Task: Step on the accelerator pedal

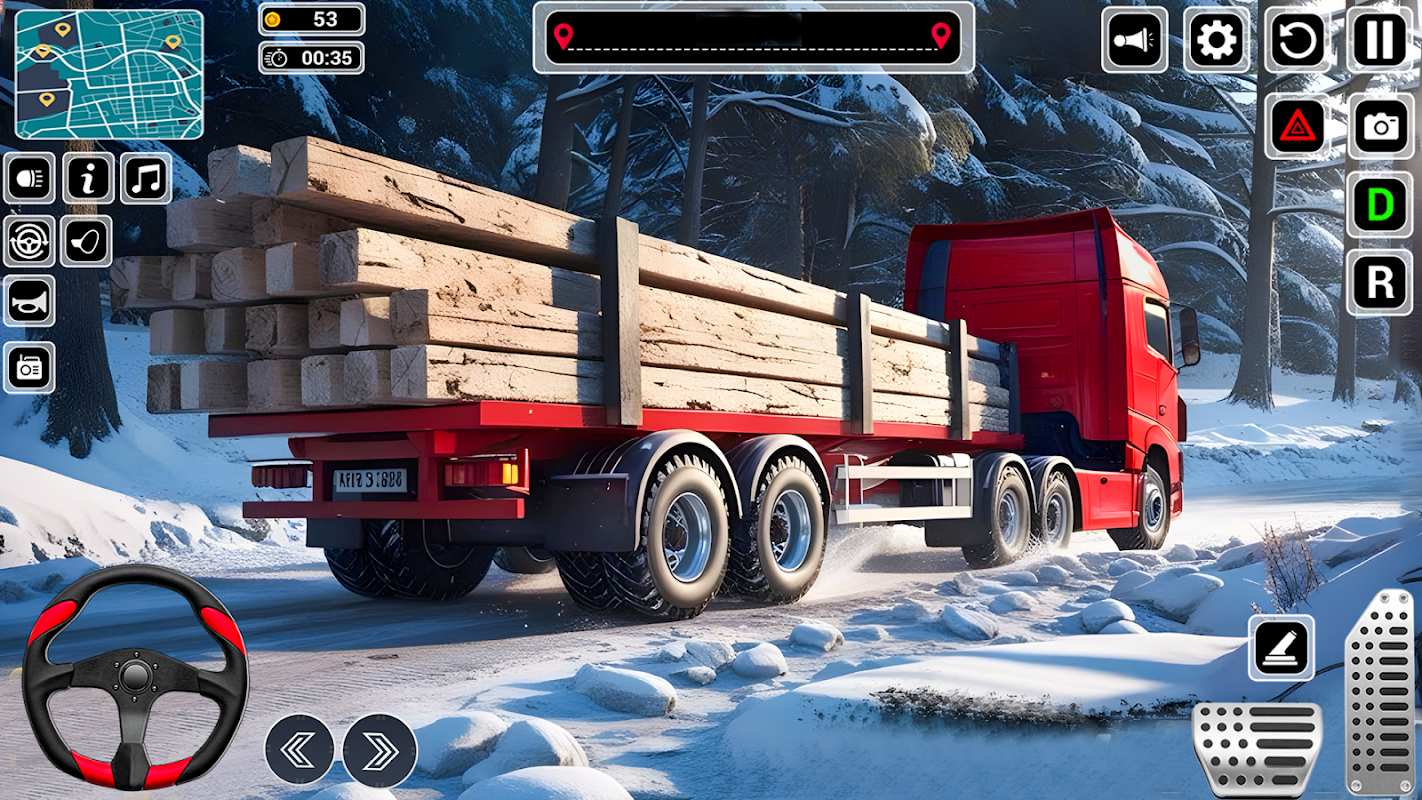Action: tap(1380, 692)
